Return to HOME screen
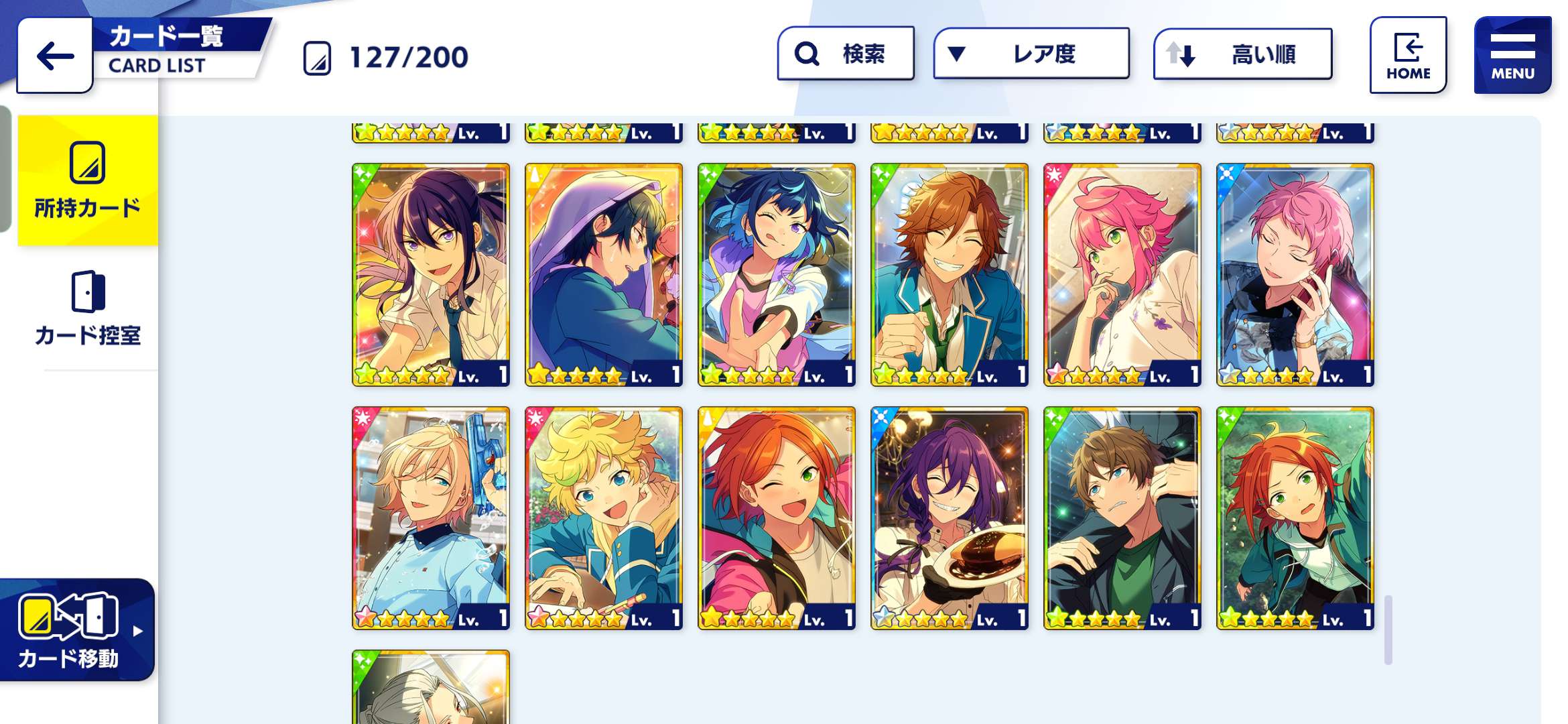This screenshot has height=724, width=1568. pos(1408,56)
